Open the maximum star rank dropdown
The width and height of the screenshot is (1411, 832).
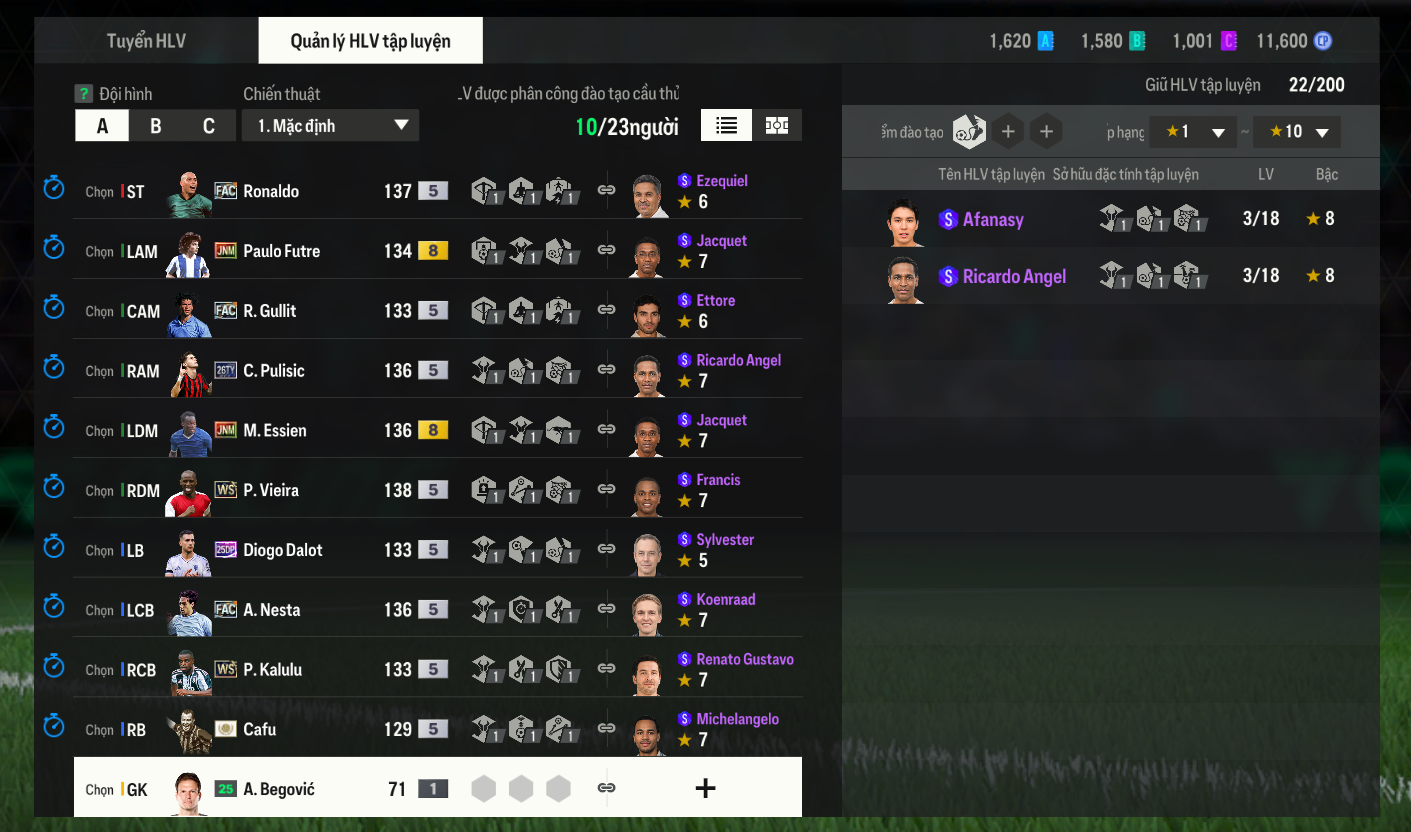pos(1298,132)
